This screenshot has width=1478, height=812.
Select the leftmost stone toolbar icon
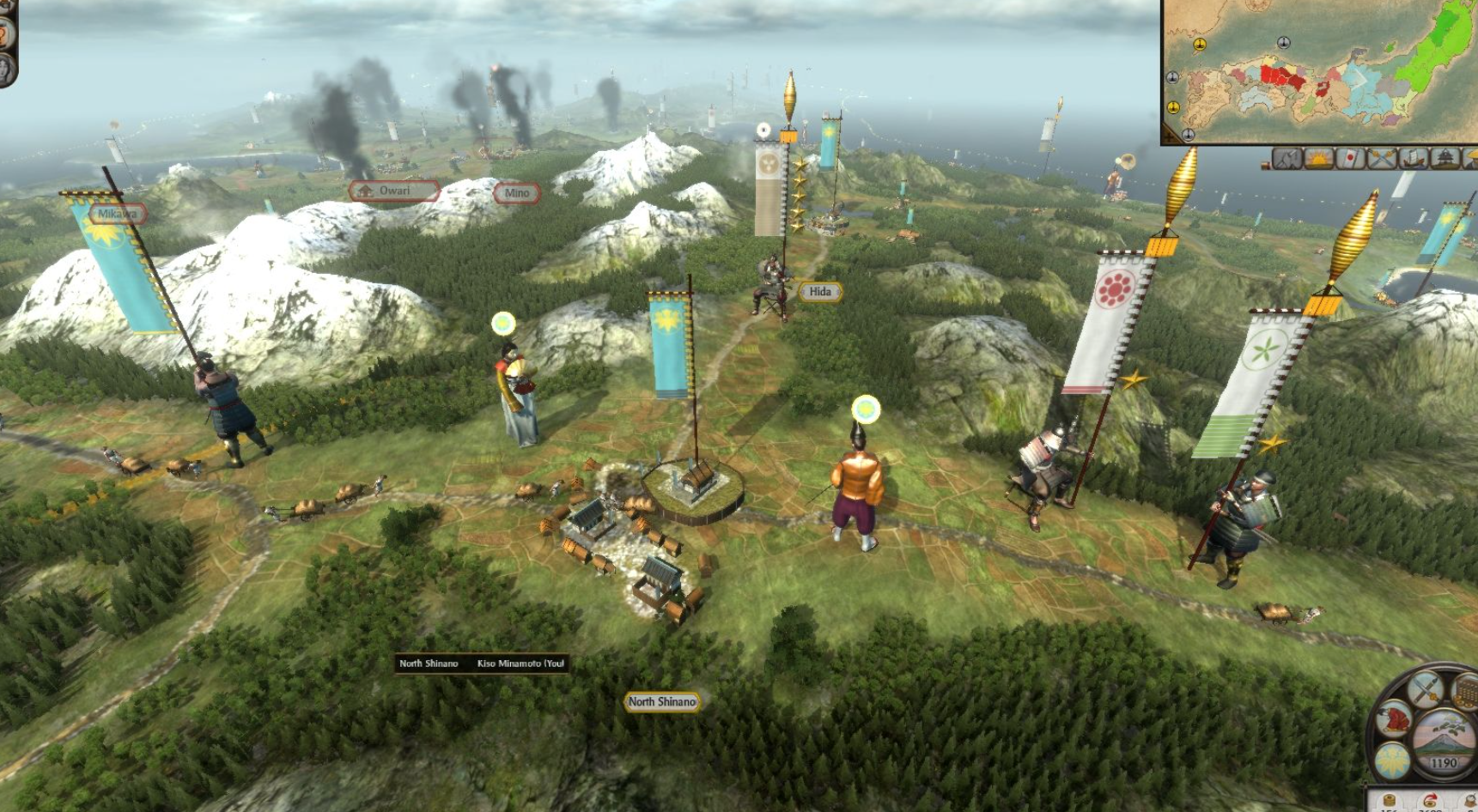click(x=1285, y=160)
